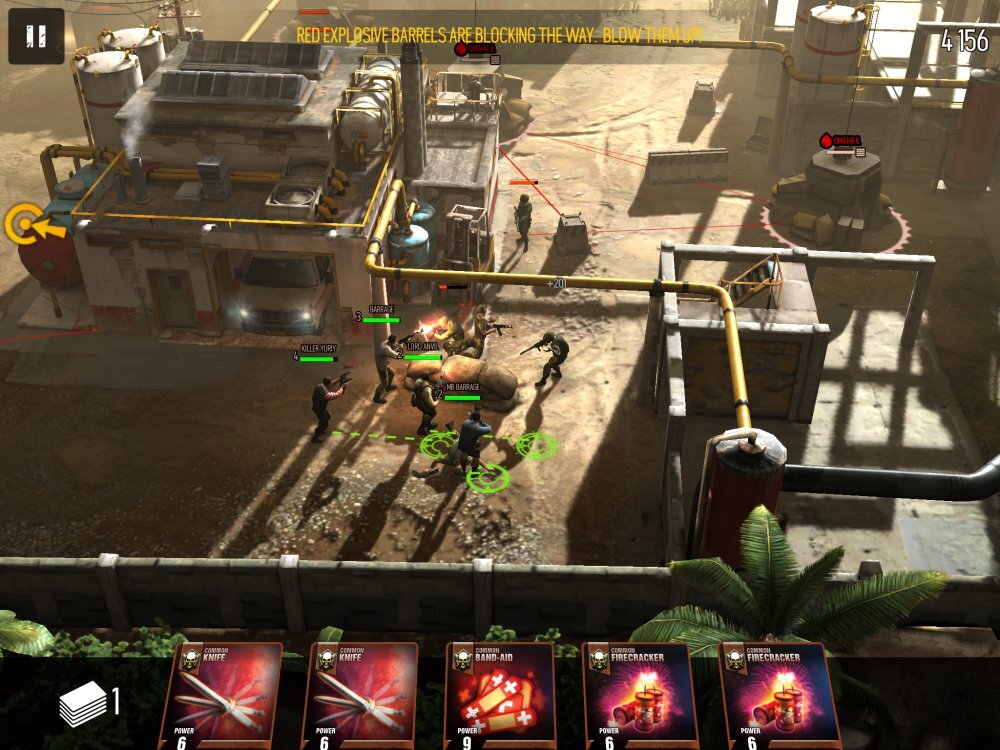Click the yellow objective arrow marker
The image size is (1000, 750).
tap(27, 225)
